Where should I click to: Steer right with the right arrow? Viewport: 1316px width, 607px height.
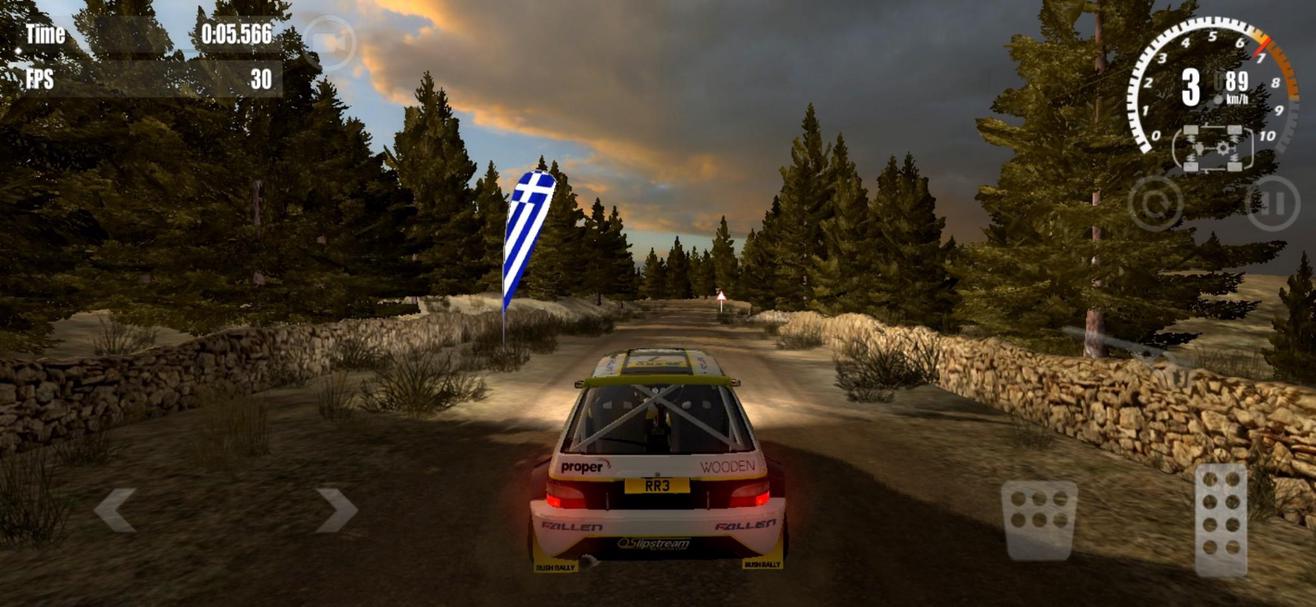pos(337,510)
